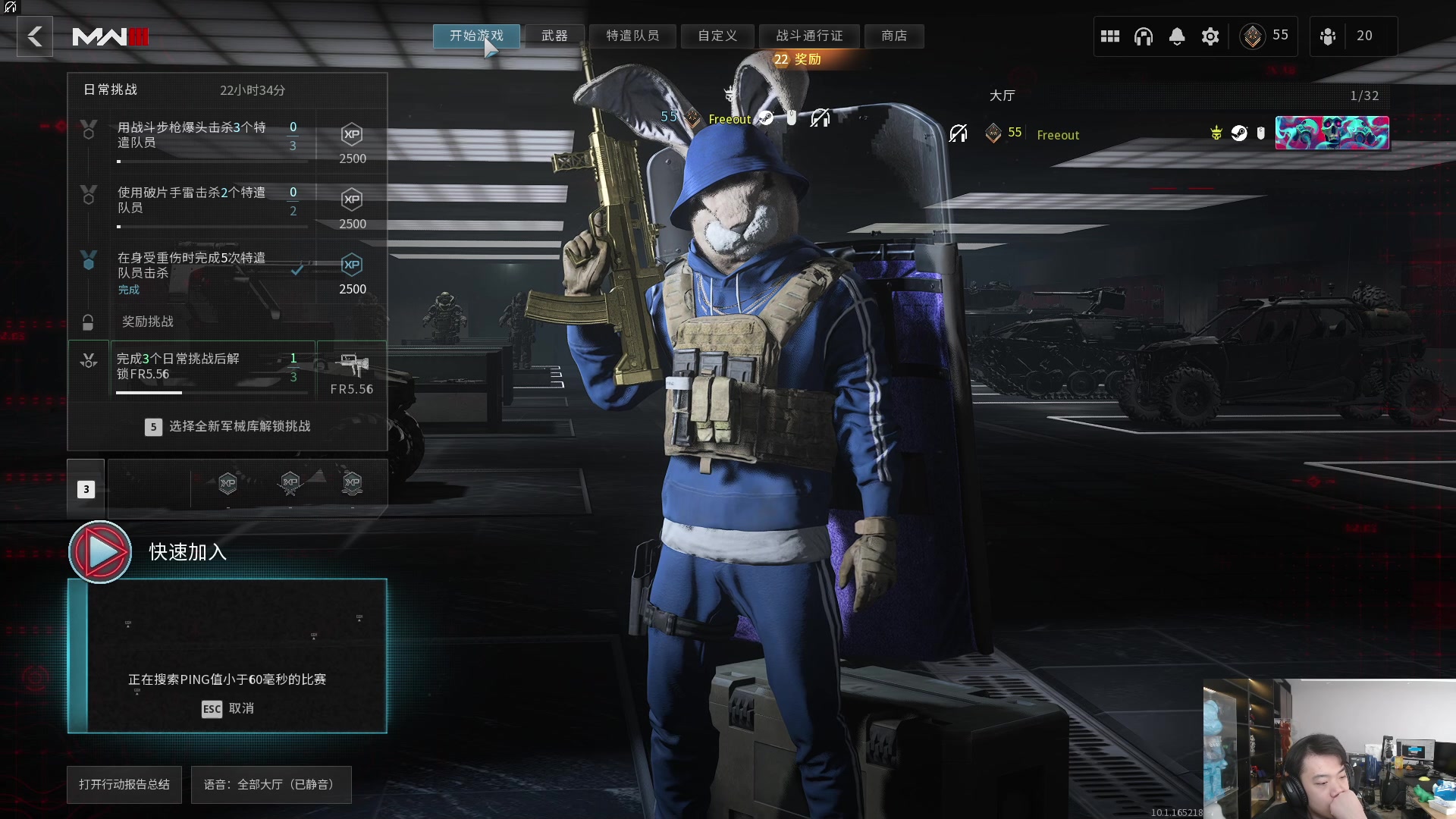Show notifications via the bell icon
Image resolution: width=1456 pixels, height=819 pixels.
(1177, 36)
